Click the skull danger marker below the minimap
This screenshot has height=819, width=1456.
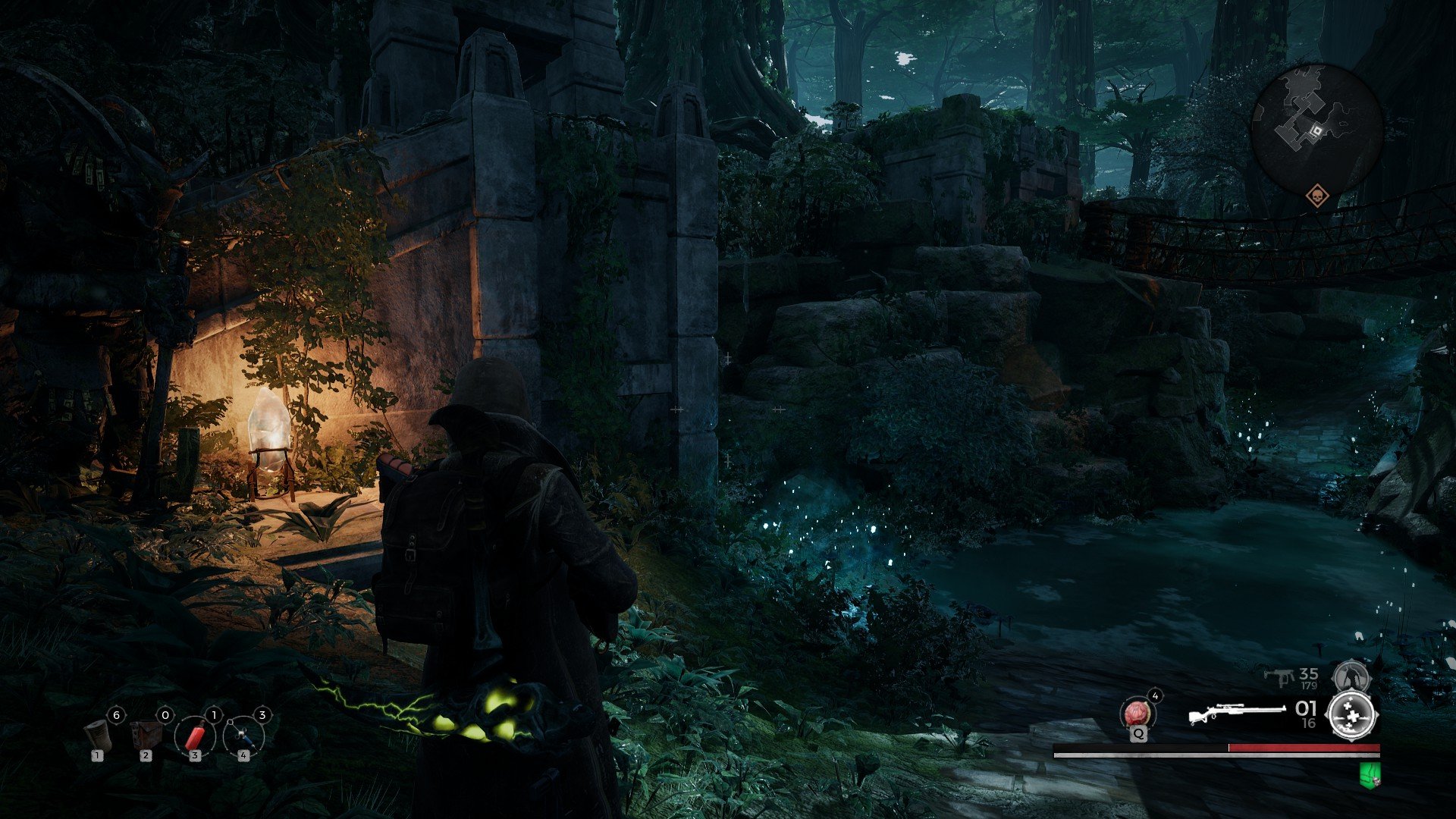coord(1318,196)
